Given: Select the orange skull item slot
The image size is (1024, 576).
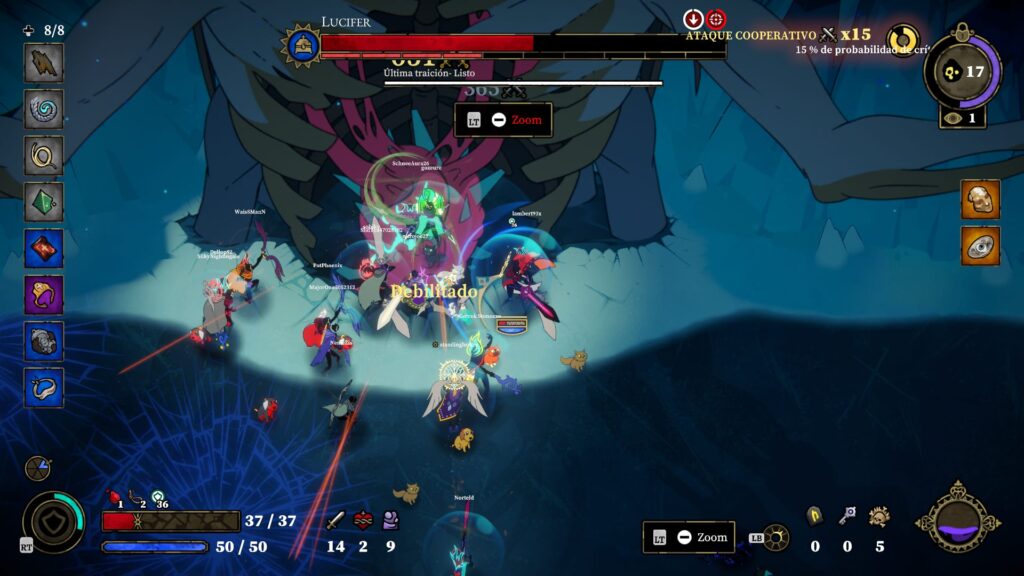Looking at the screenshot, I should 980,199.
